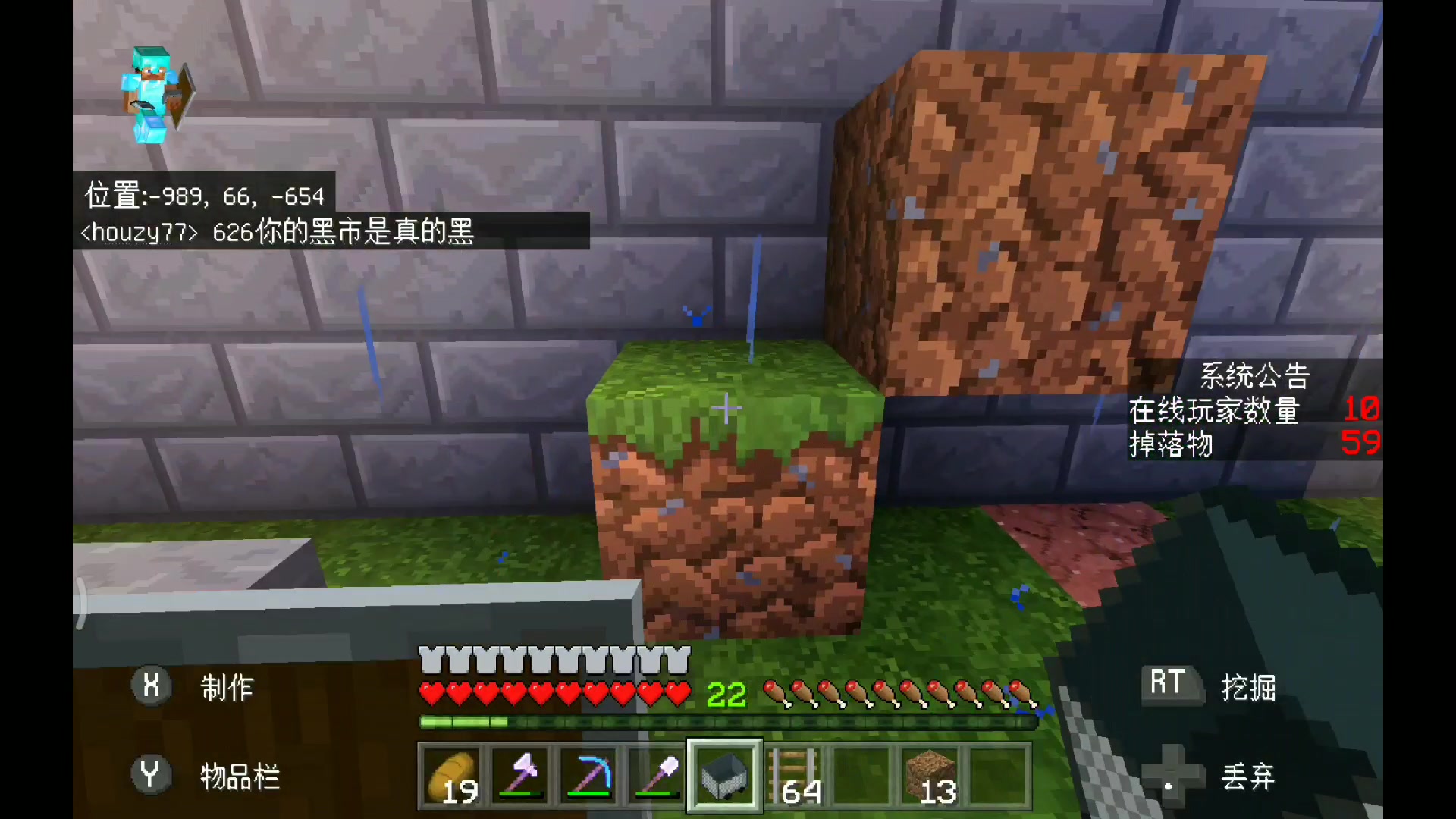
Task: Click the player avatar portrait
Action: click(152, 91)
